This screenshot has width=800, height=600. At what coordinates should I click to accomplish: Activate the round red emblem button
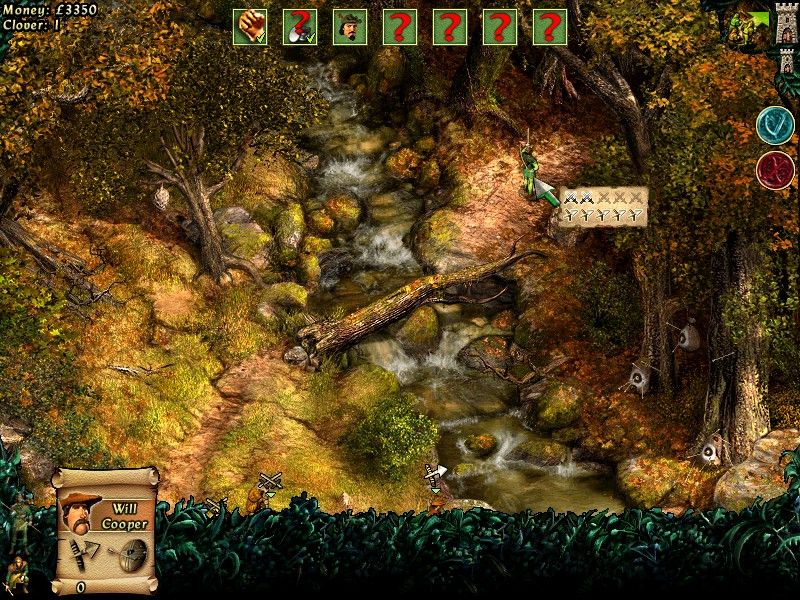pos(775,170)
